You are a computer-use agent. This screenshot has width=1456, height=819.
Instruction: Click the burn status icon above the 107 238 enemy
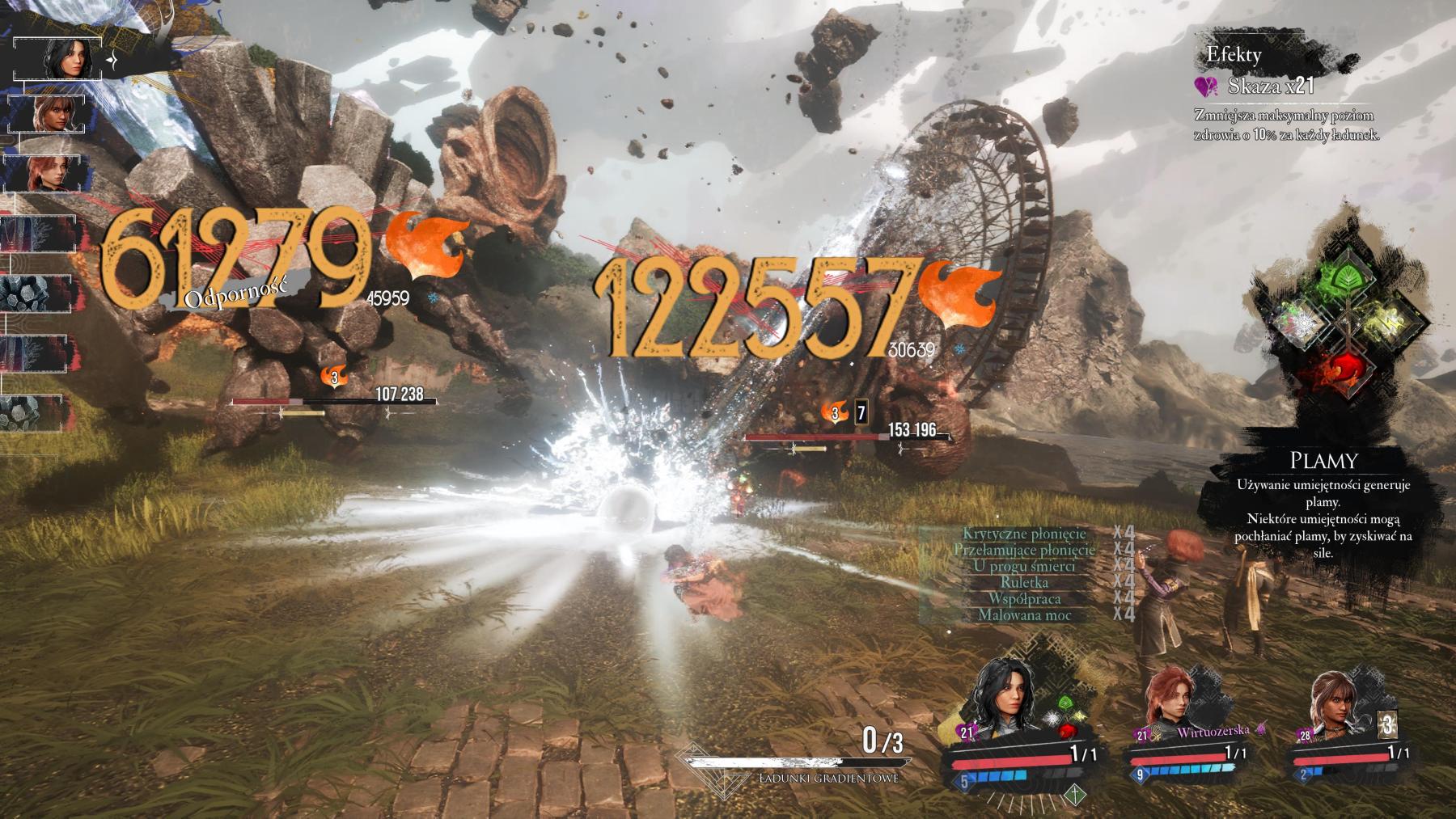pyautogui.click(x=333, y=376)
